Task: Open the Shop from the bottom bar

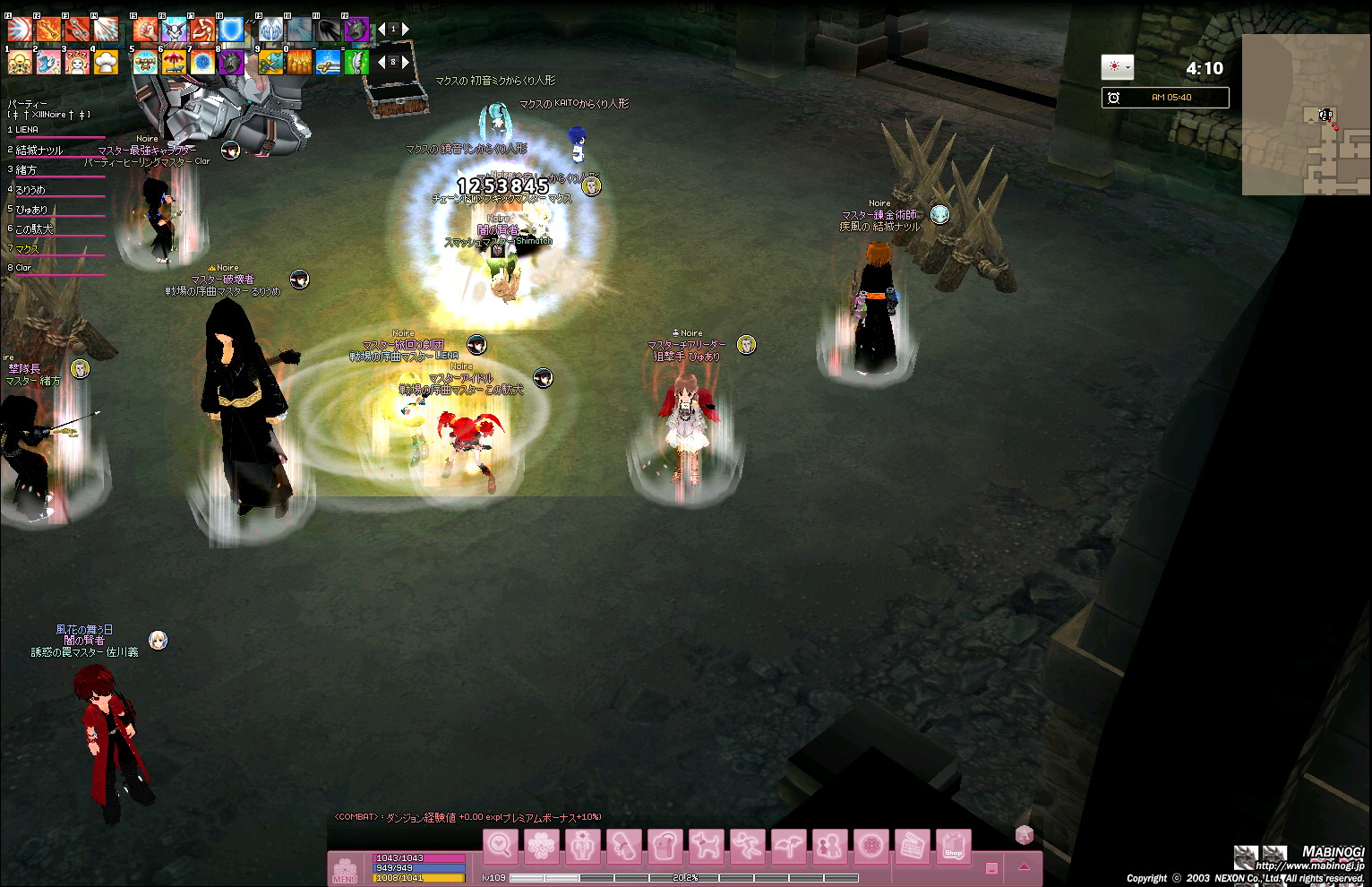Action: pos(953,846)
